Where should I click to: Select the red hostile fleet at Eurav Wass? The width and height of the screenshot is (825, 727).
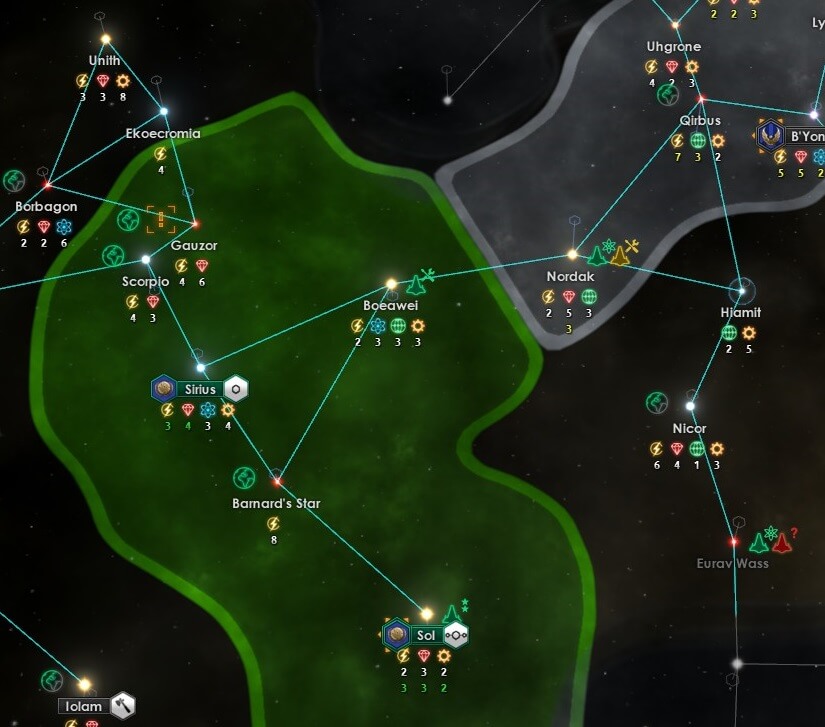pyautogui.click(x=782, y=544)
